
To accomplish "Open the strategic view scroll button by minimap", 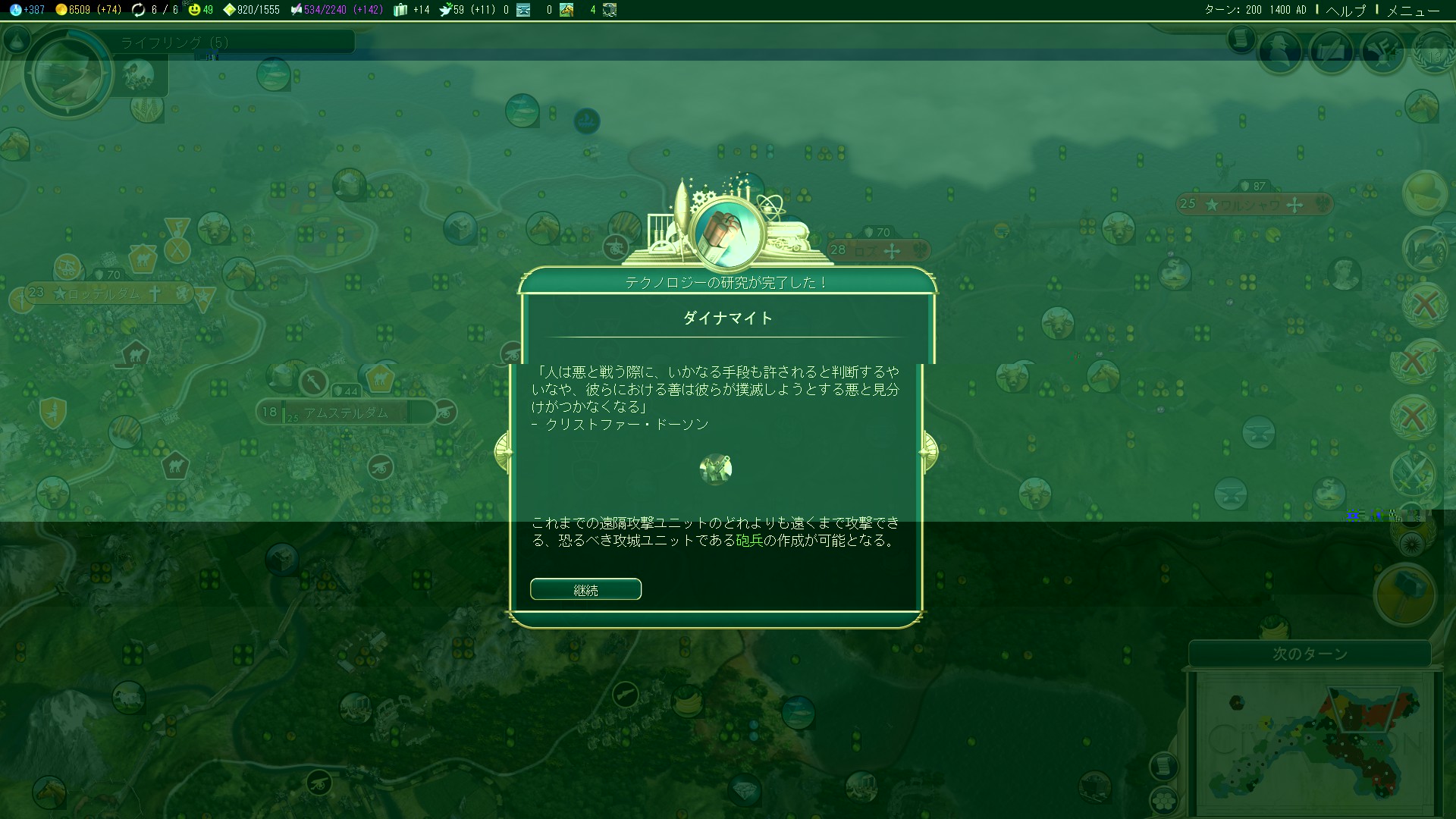I will pos(1163,766).
